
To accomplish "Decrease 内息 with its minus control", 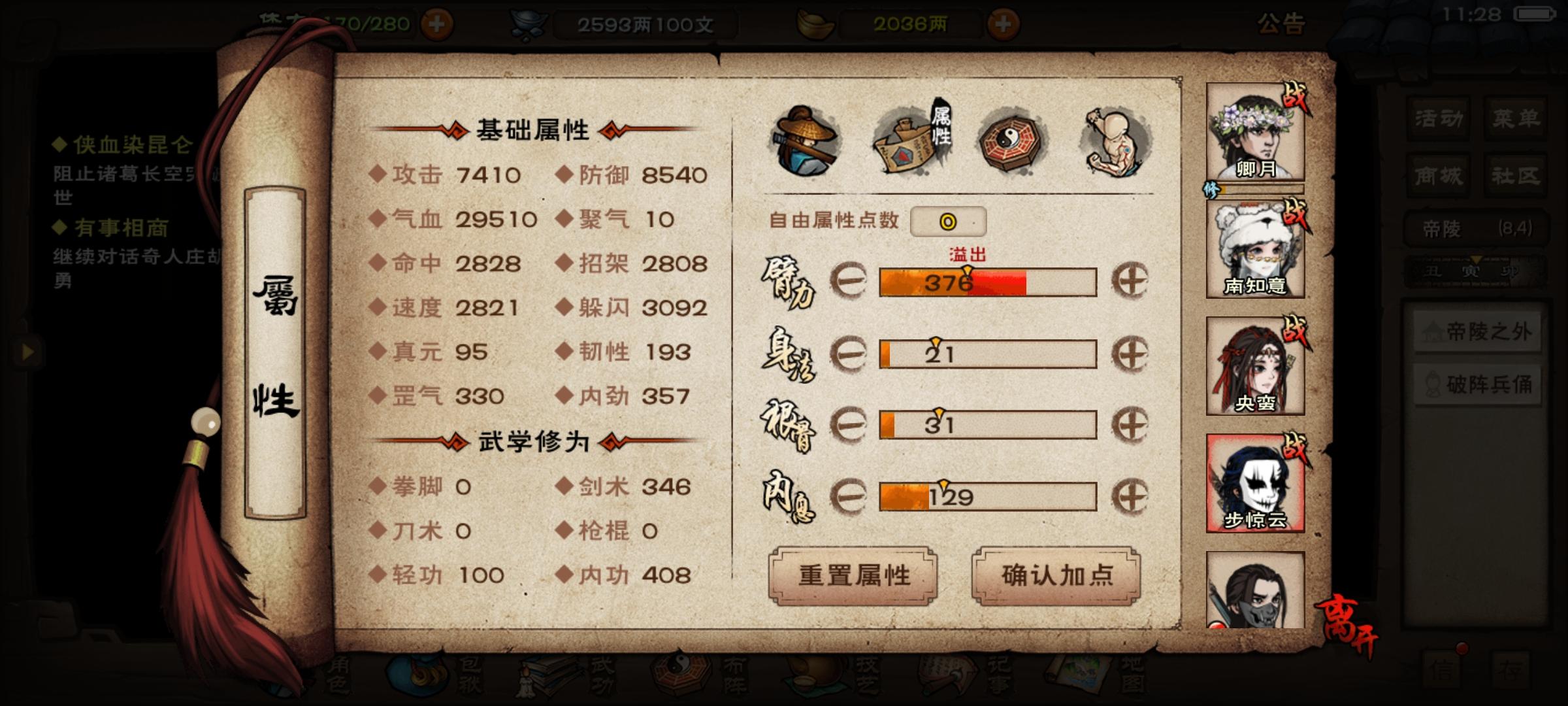I will (849, 496).
